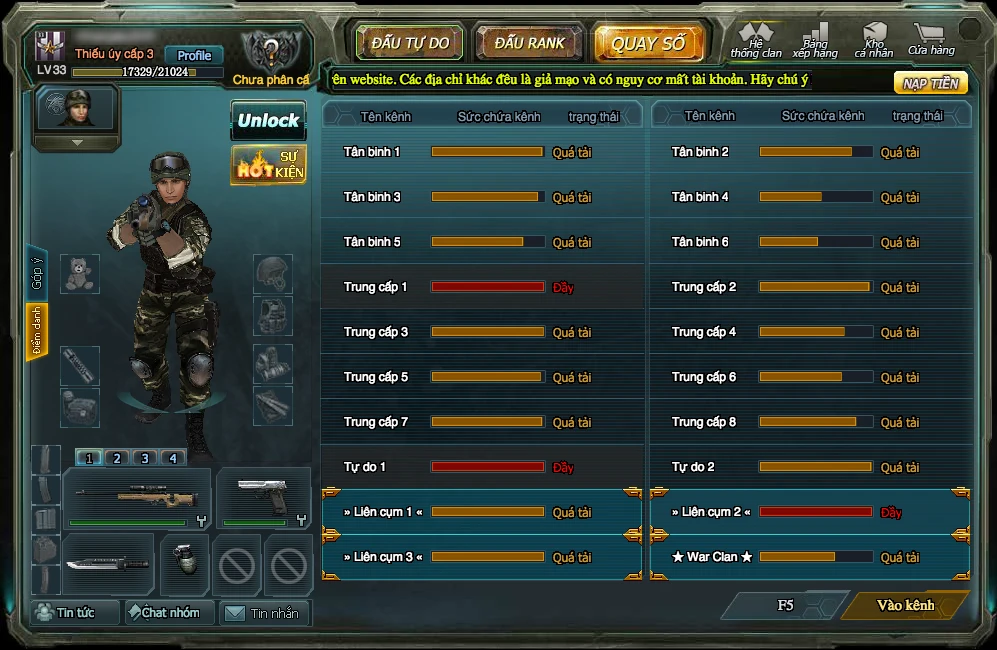The image size is (997, 650).
Task: Open Chat nhóm group chat
Action: [169, 612]
